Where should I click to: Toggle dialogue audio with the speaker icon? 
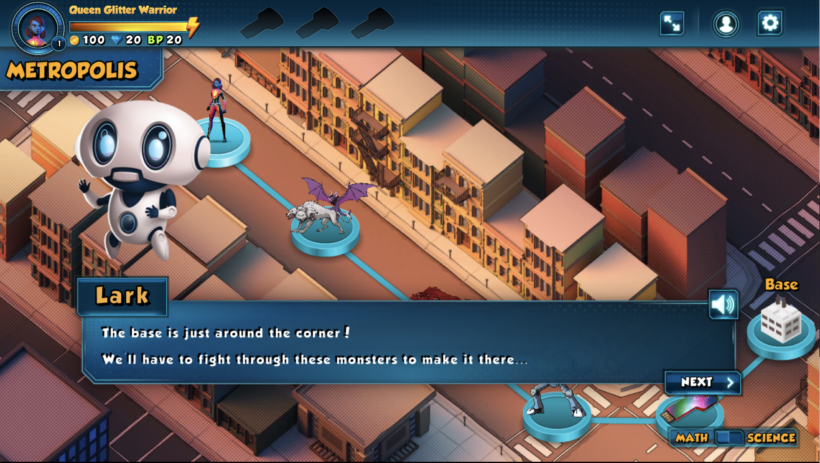tap(723, 304)
